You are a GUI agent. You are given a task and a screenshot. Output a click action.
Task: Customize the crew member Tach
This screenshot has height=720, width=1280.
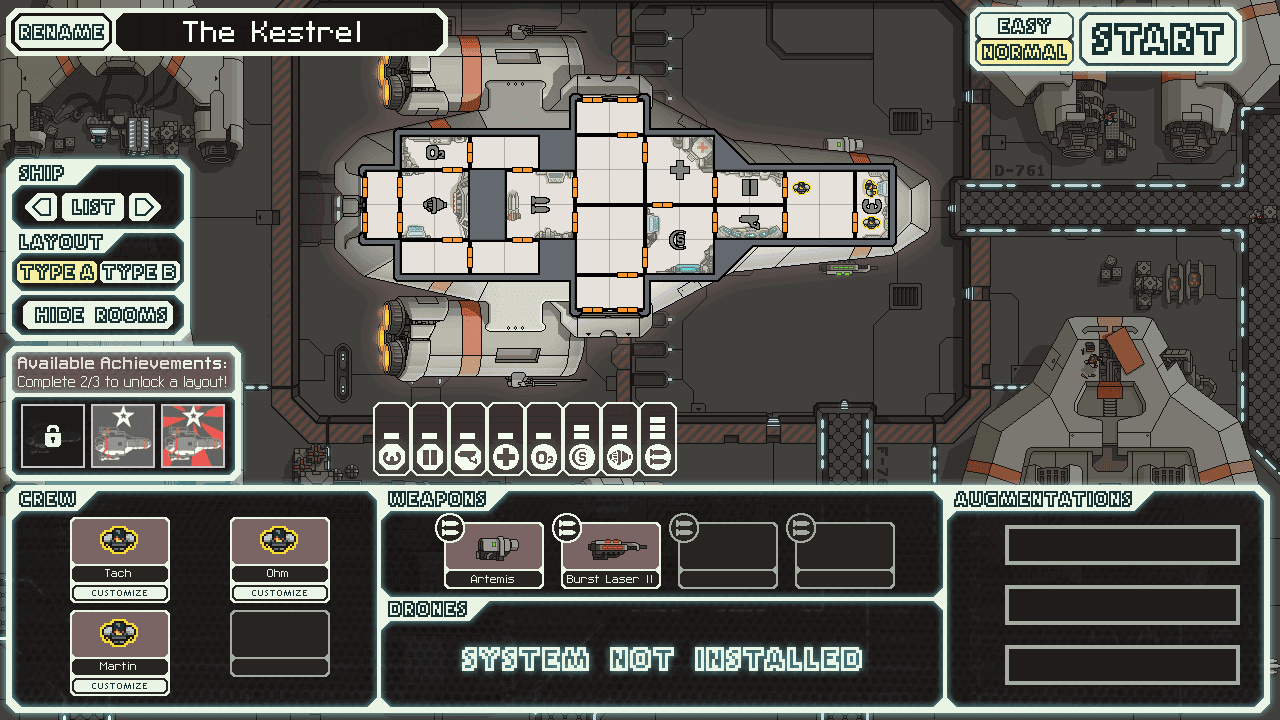coord(119,592)
